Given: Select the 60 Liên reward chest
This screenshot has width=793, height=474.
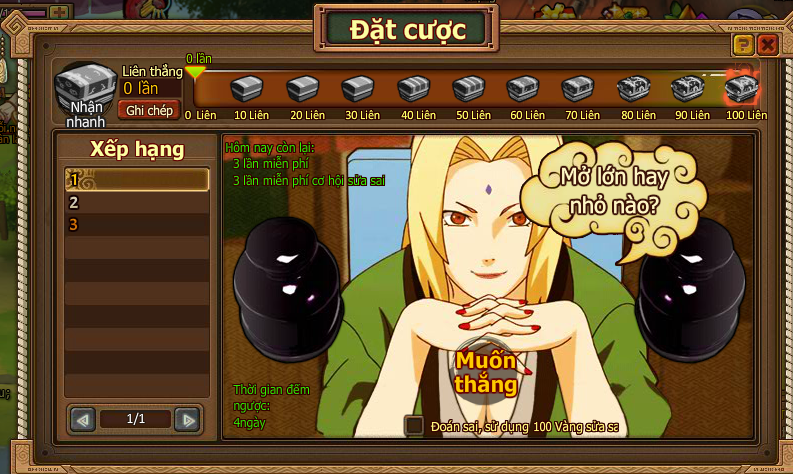Looking at the screenshot, I should coord(524,90).
